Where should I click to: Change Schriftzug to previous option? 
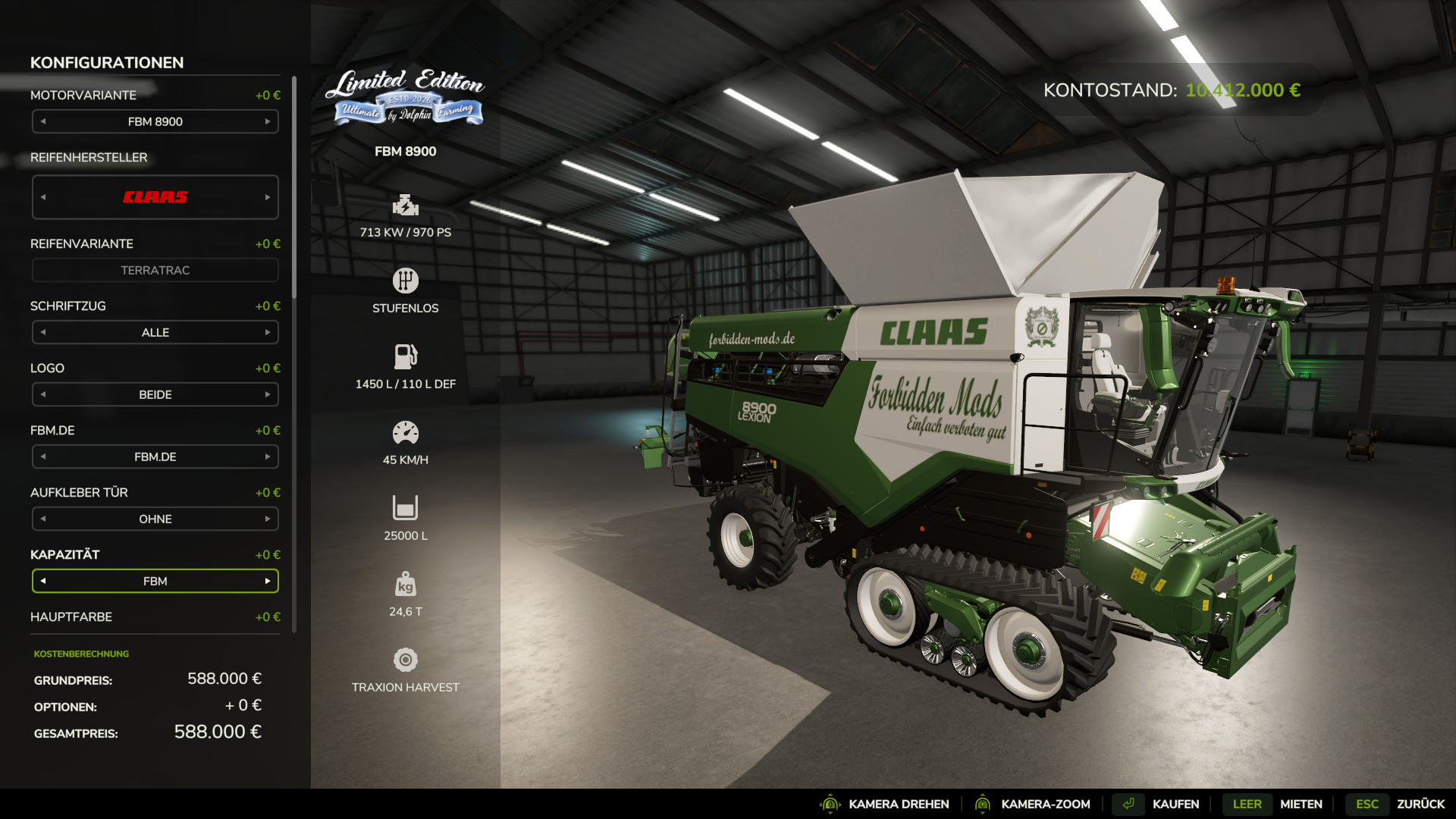(43, 332)
